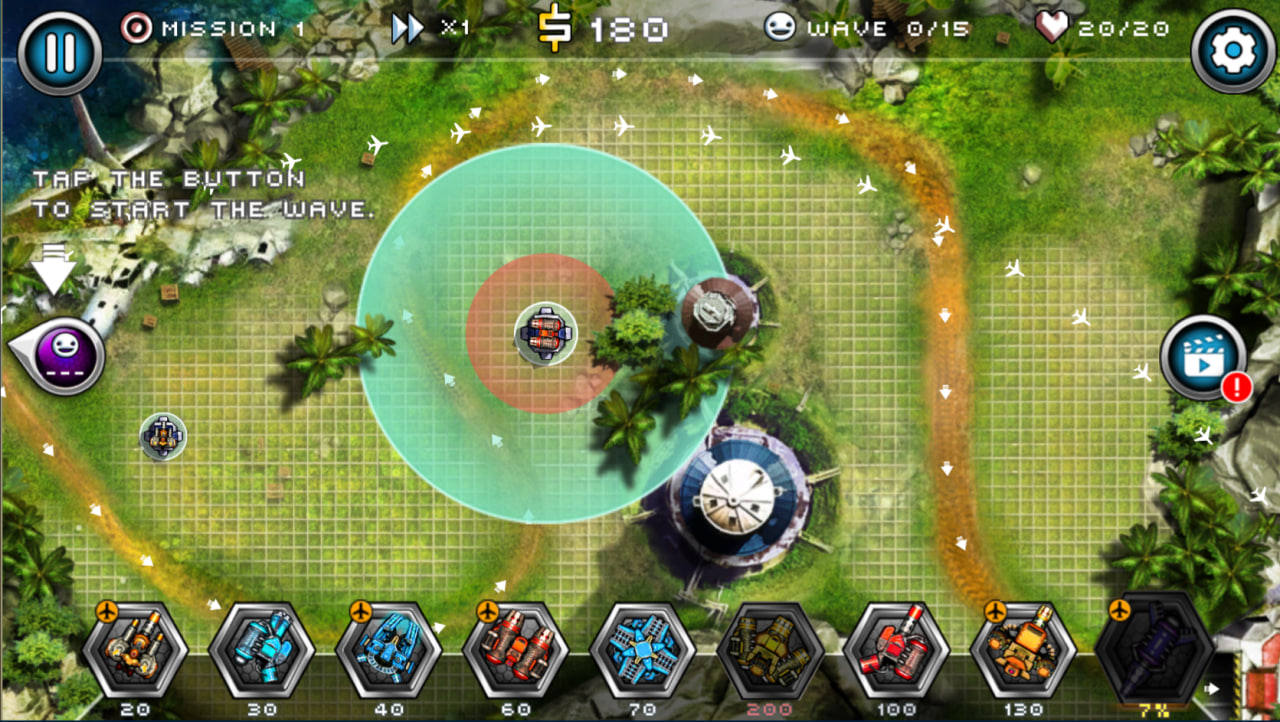Toggle the fast-forward speed x1 control
The image size is (1280, 722).
(429, 28)
